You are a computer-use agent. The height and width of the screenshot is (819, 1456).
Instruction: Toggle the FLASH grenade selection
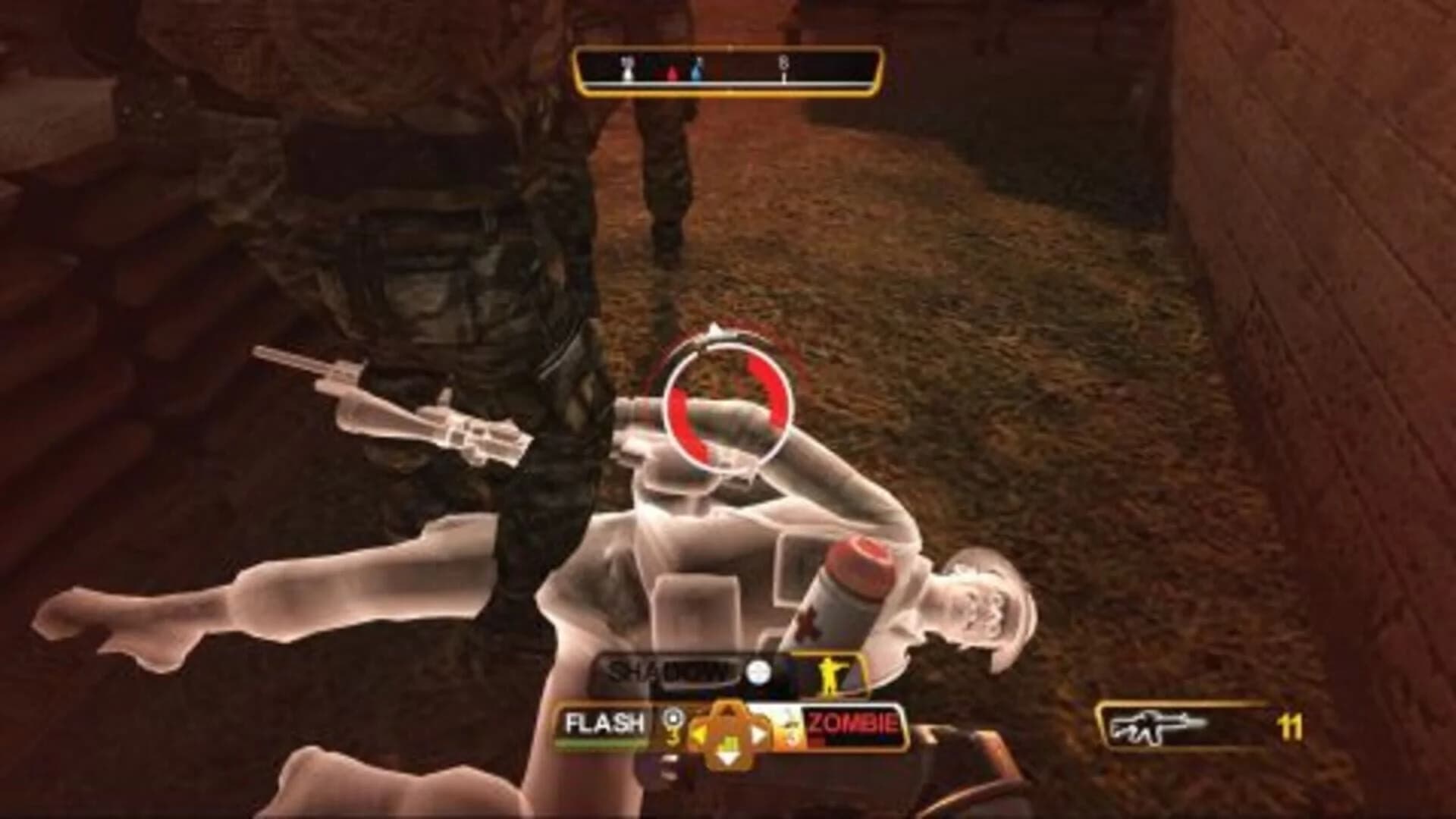tap(604, 722)
